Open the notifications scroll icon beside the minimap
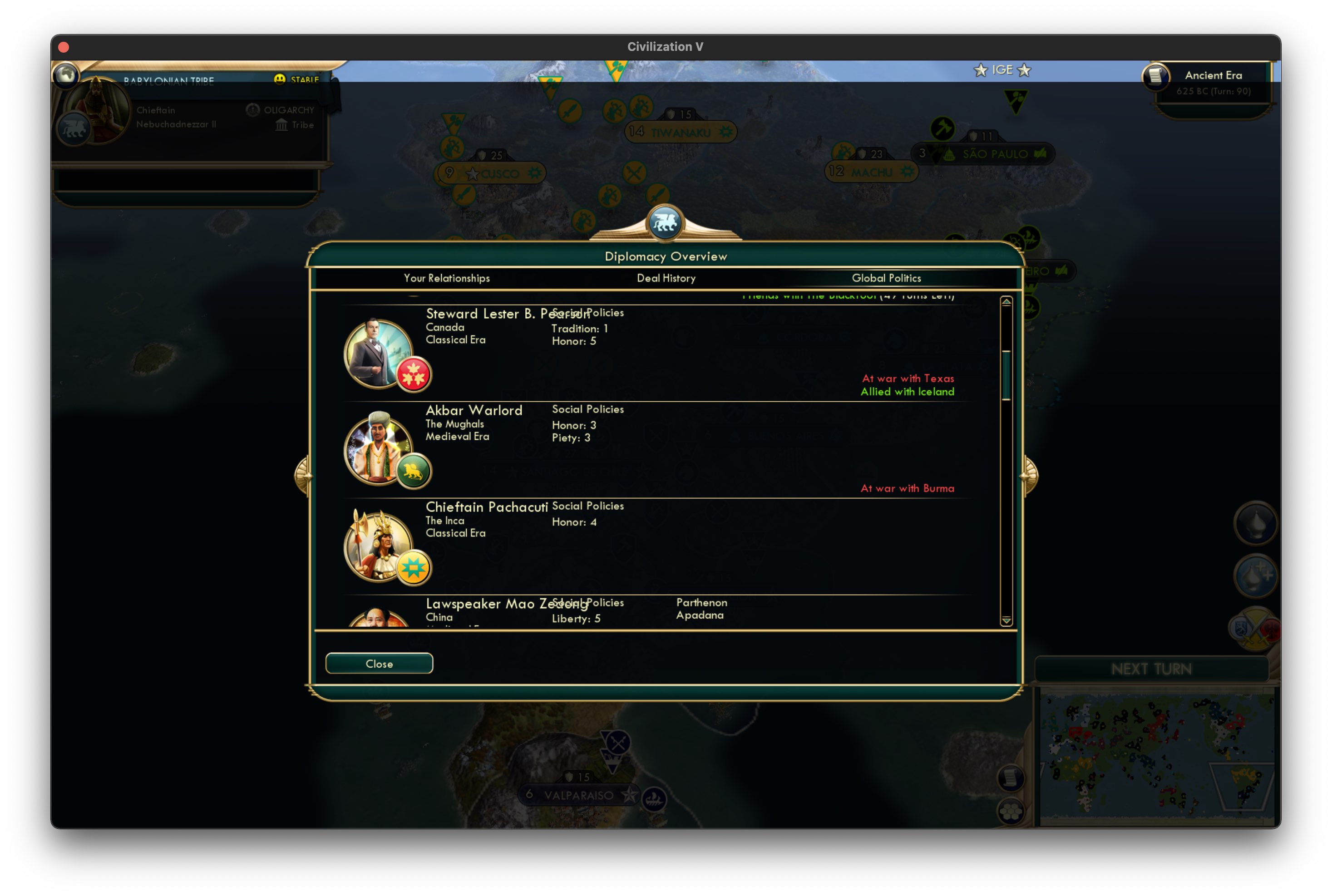1332x896 pixels. click(x=1010, y=778)
